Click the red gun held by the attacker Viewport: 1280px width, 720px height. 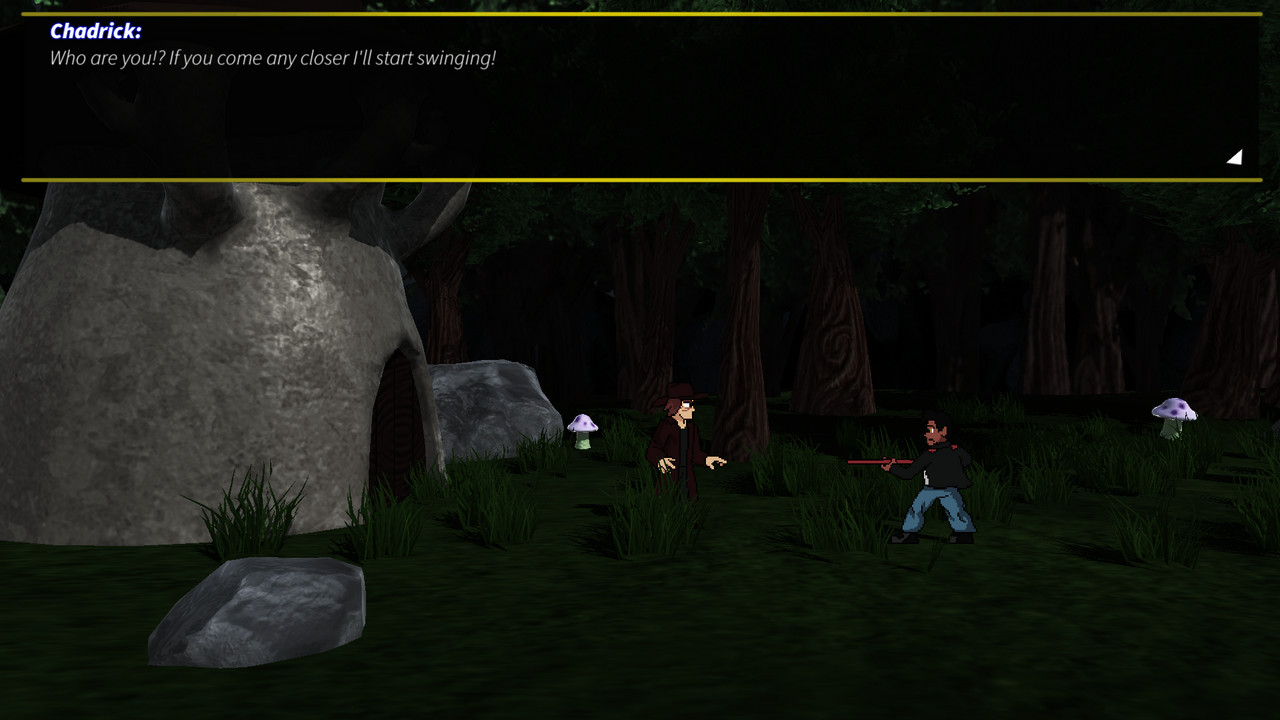pos(877,463)
